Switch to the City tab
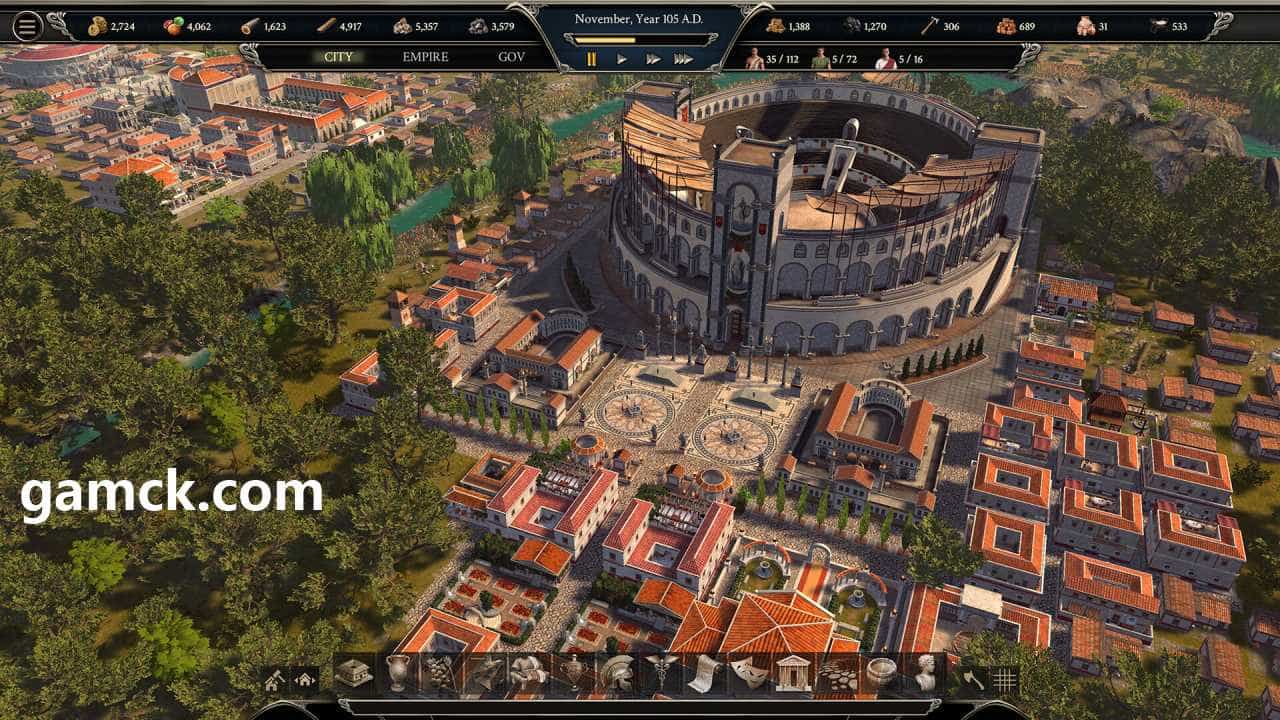This screenshot has height=720, width=1280. (339, 57)
